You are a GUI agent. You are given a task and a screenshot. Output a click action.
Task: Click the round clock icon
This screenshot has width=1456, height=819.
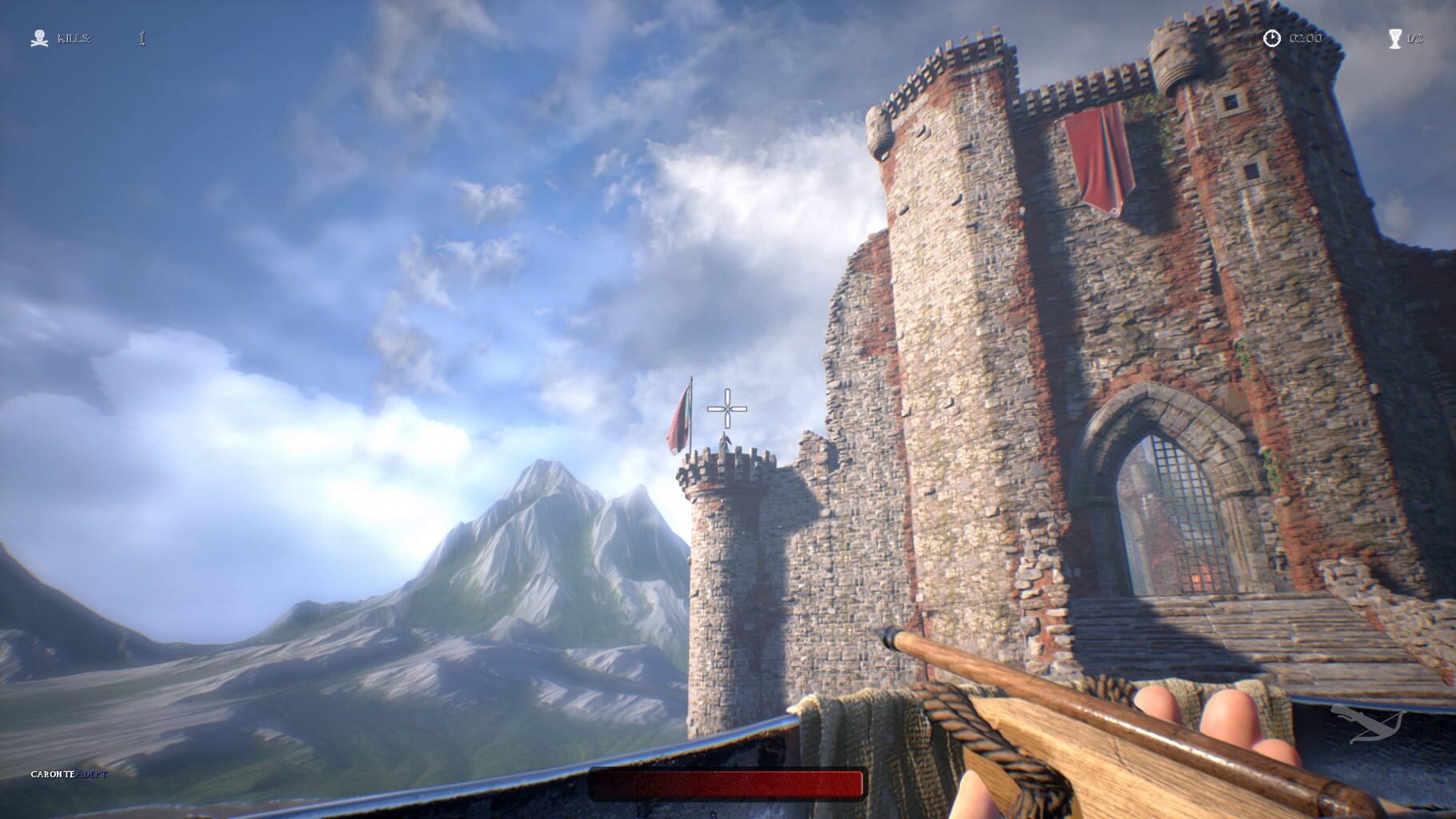(1271, 38)
